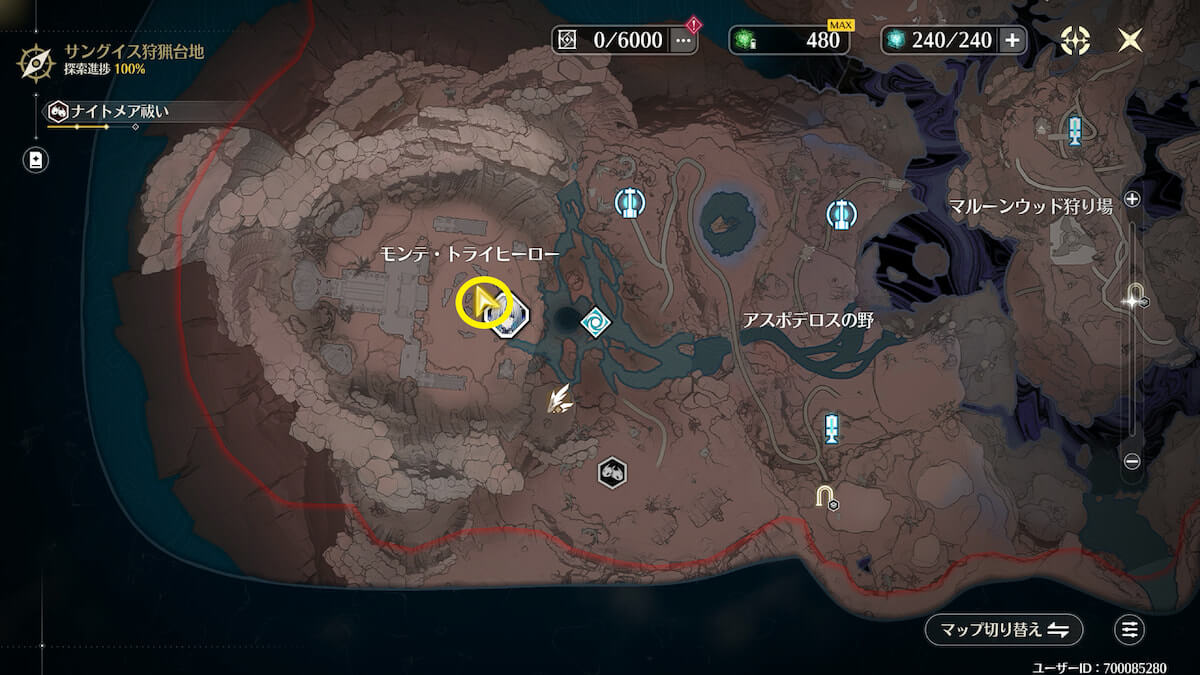The image size is (1200, 675).
Task: Select the beacon above アスポデロスの野
Action: [x=840, y=213]
